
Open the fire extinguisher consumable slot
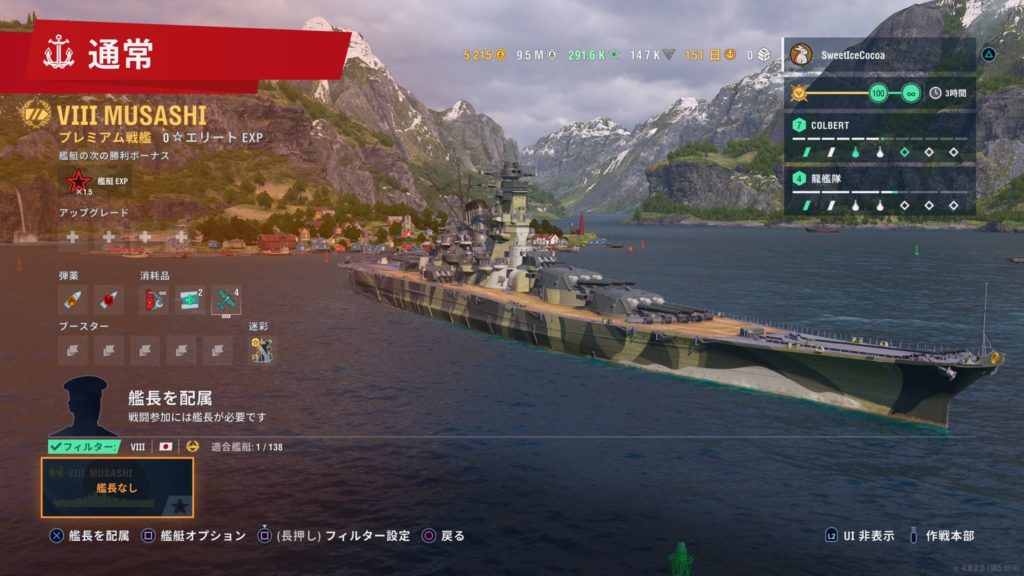pyautogui.click(x=154, y=299)
